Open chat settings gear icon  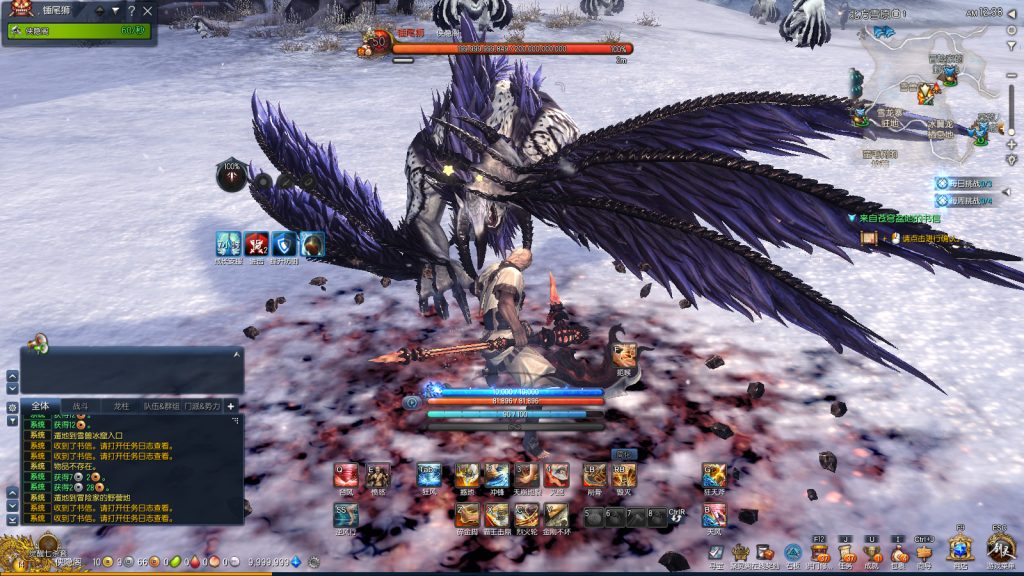(12, 407)
